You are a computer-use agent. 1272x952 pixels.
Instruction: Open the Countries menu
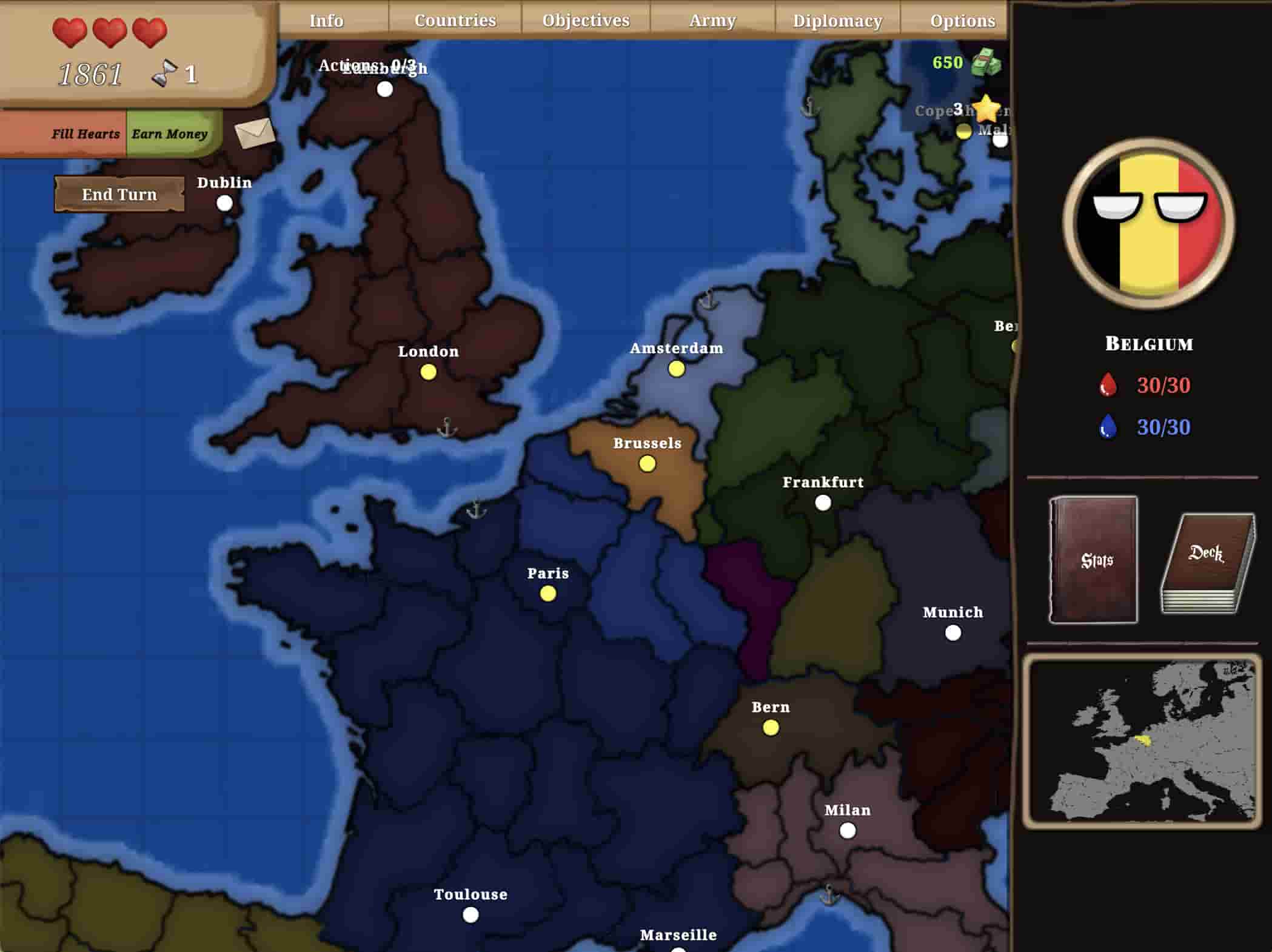(x=455, y=21)
